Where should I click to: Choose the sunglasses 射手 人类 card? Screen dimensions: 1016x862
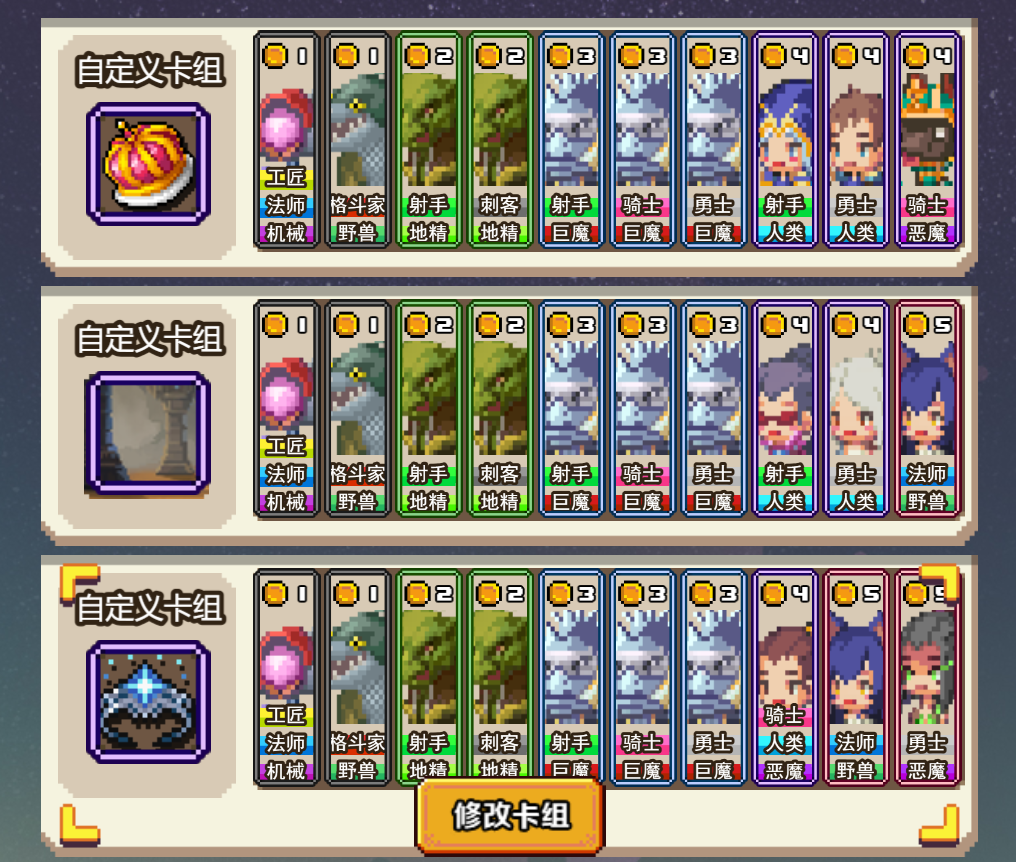785,408
